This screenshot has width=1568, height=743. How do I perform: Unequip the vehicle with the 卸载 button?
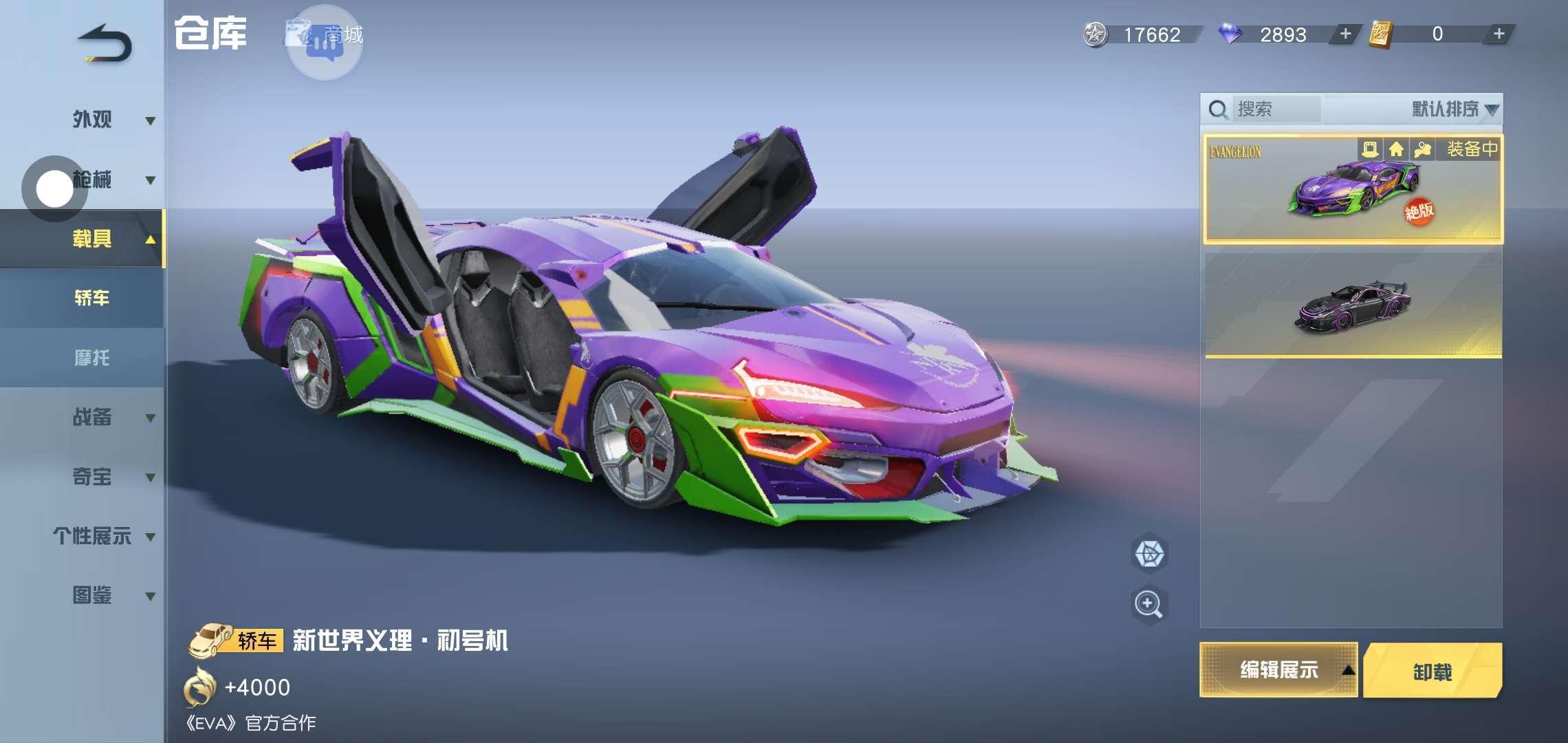tap(1433, 671)
